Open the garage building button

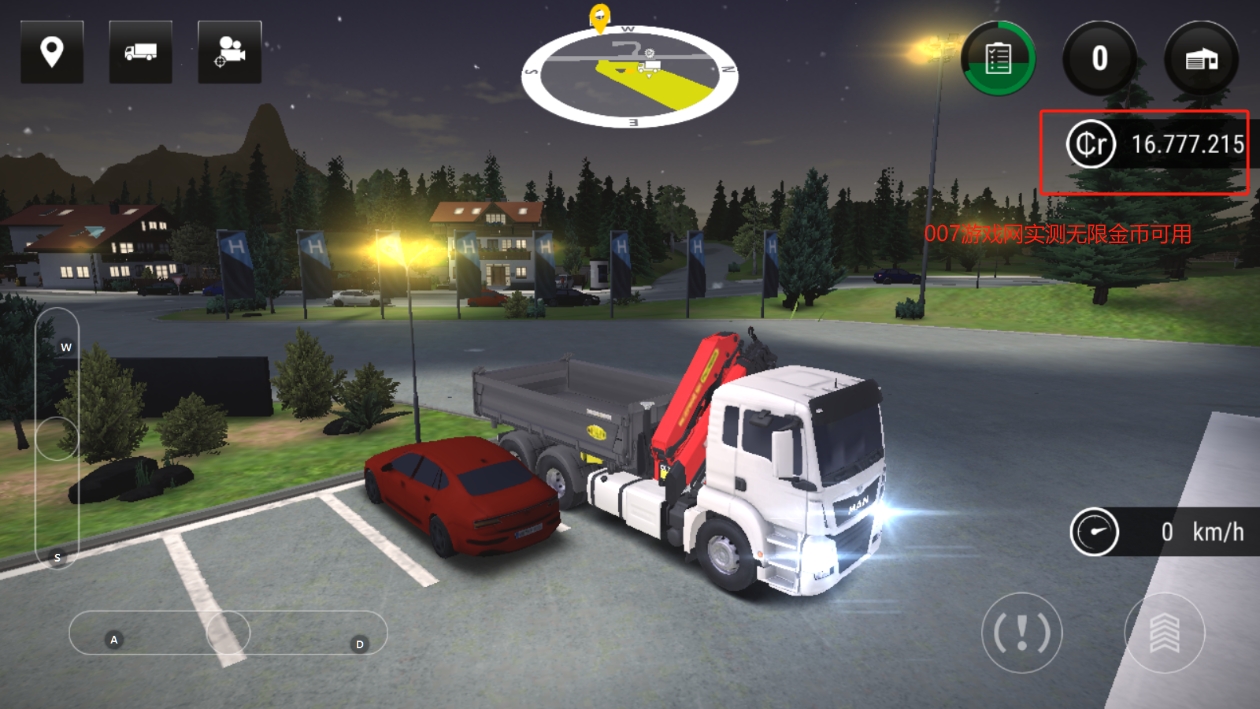coord(1201,59)
